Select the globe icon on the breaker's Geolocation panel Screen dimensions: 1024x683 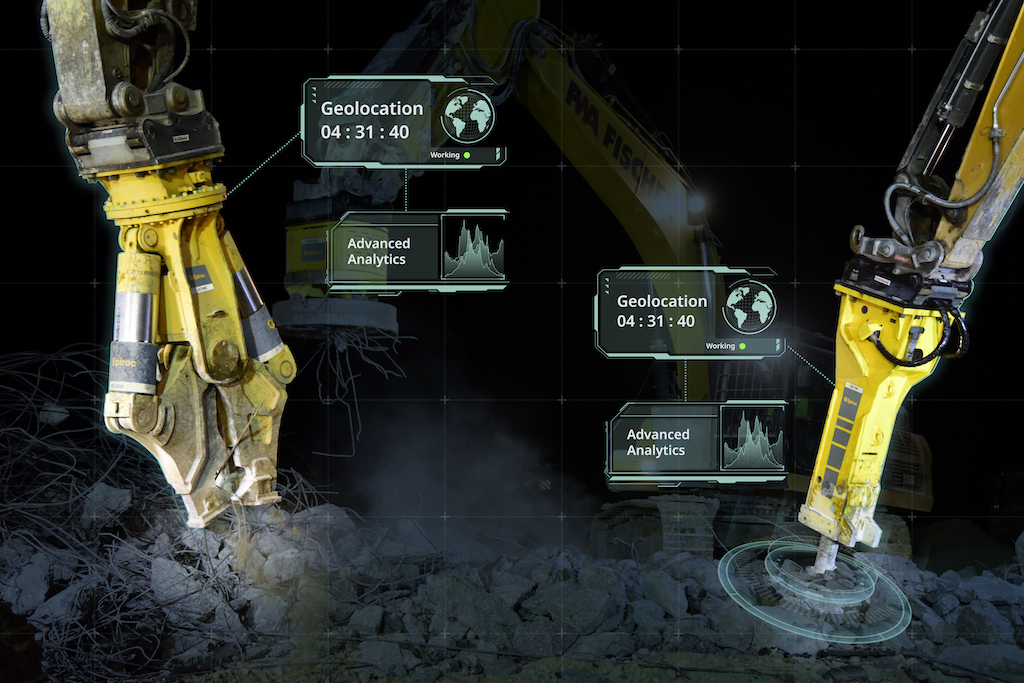(x=750, y=306)
